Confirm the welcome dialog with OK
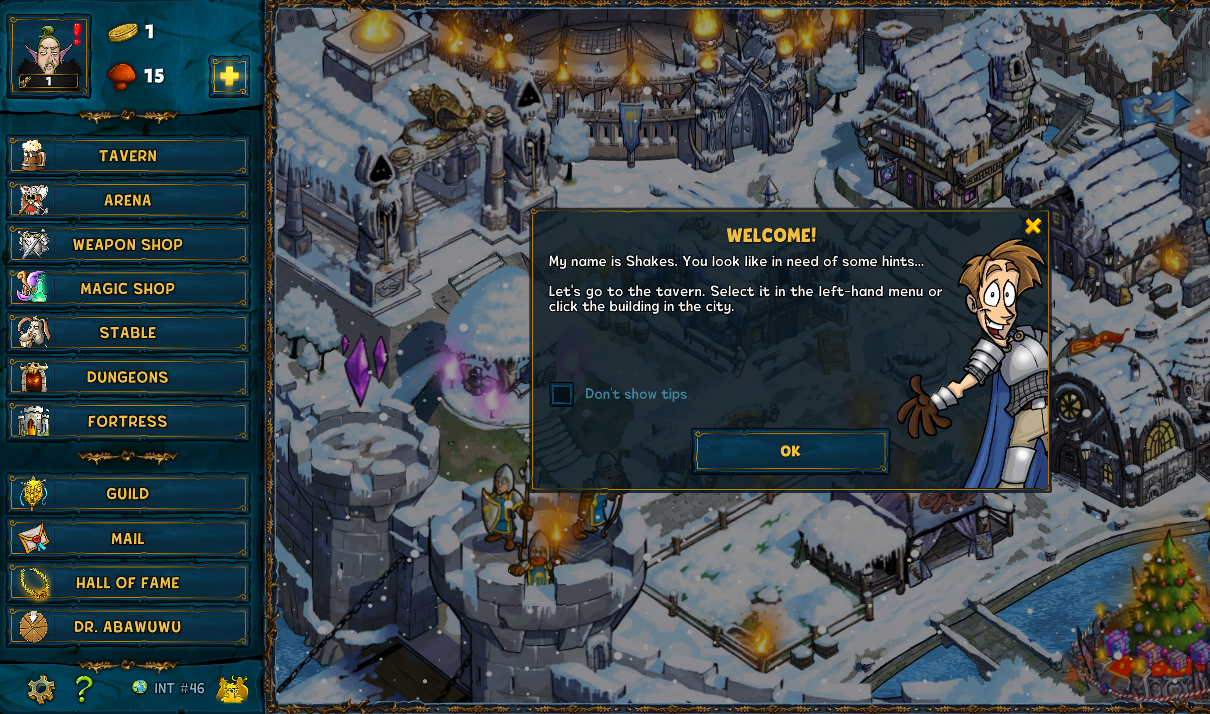This screenshot has width=1210, height=714. click(x=790, y=451)
